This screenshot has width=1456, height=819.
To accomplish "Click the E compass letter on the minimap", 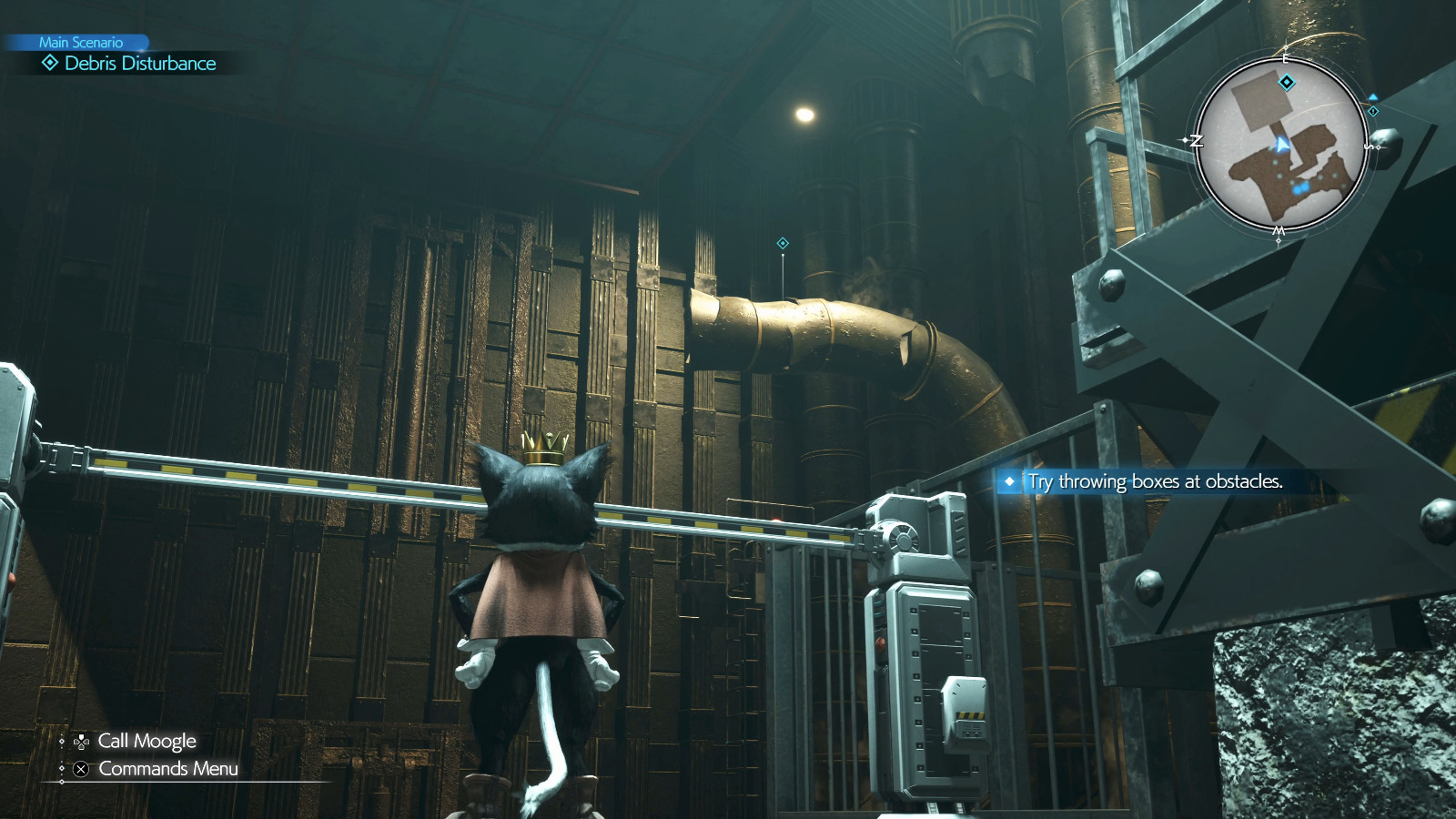I will click(x=1286, y=59).
